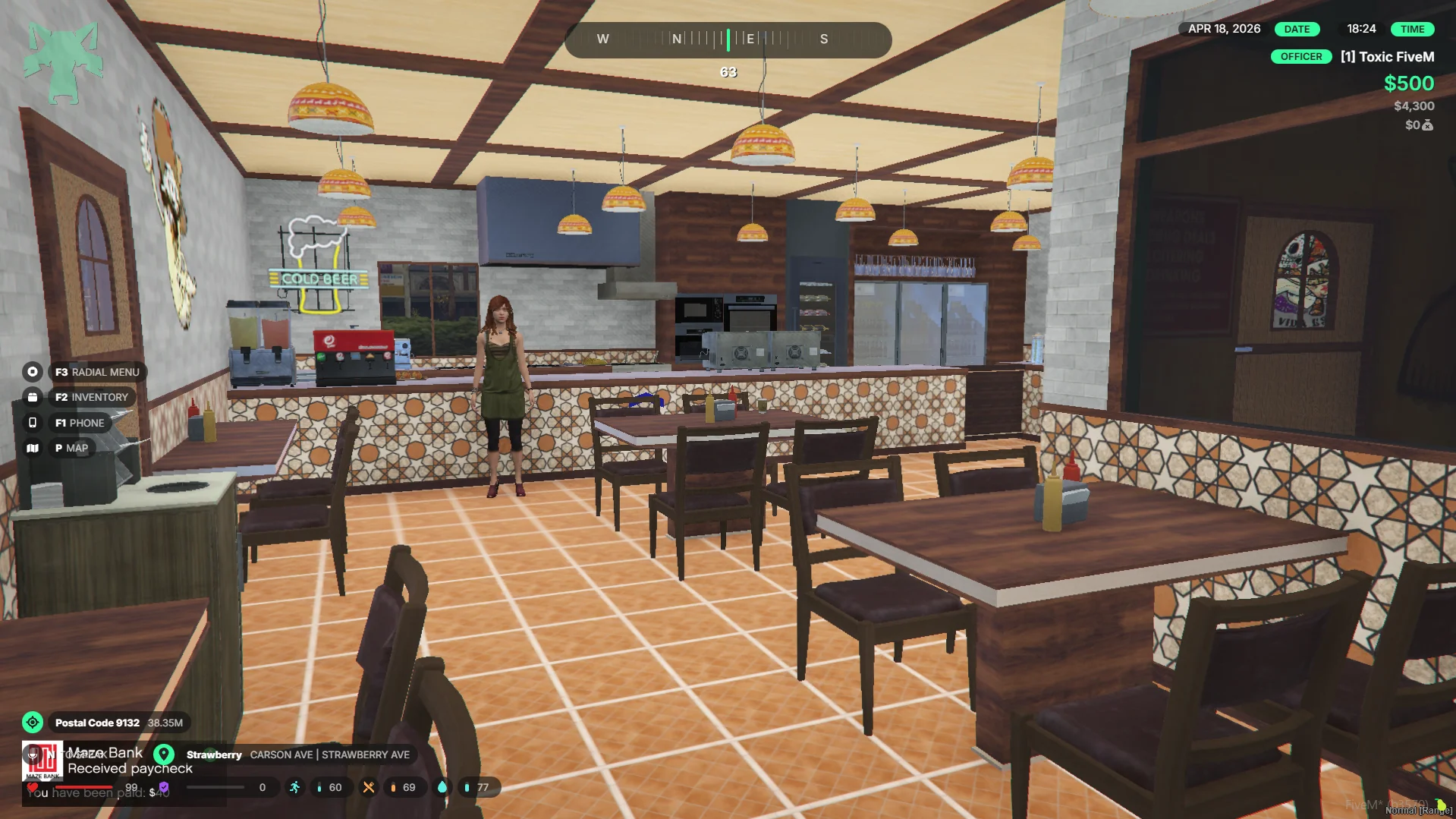Click the compass heading bar
1456x819 pixels.
728,39
